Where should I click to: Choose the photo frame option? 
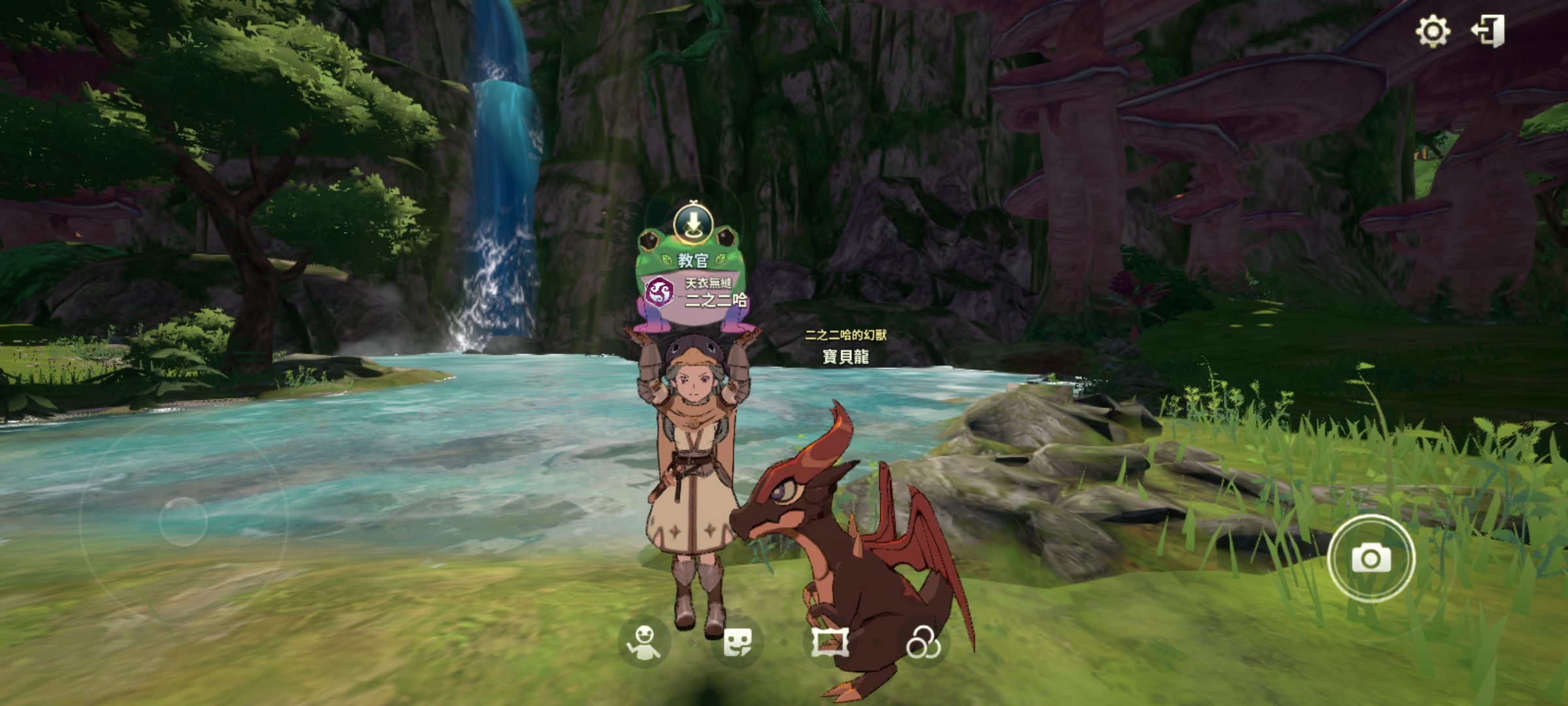(830, 642)
